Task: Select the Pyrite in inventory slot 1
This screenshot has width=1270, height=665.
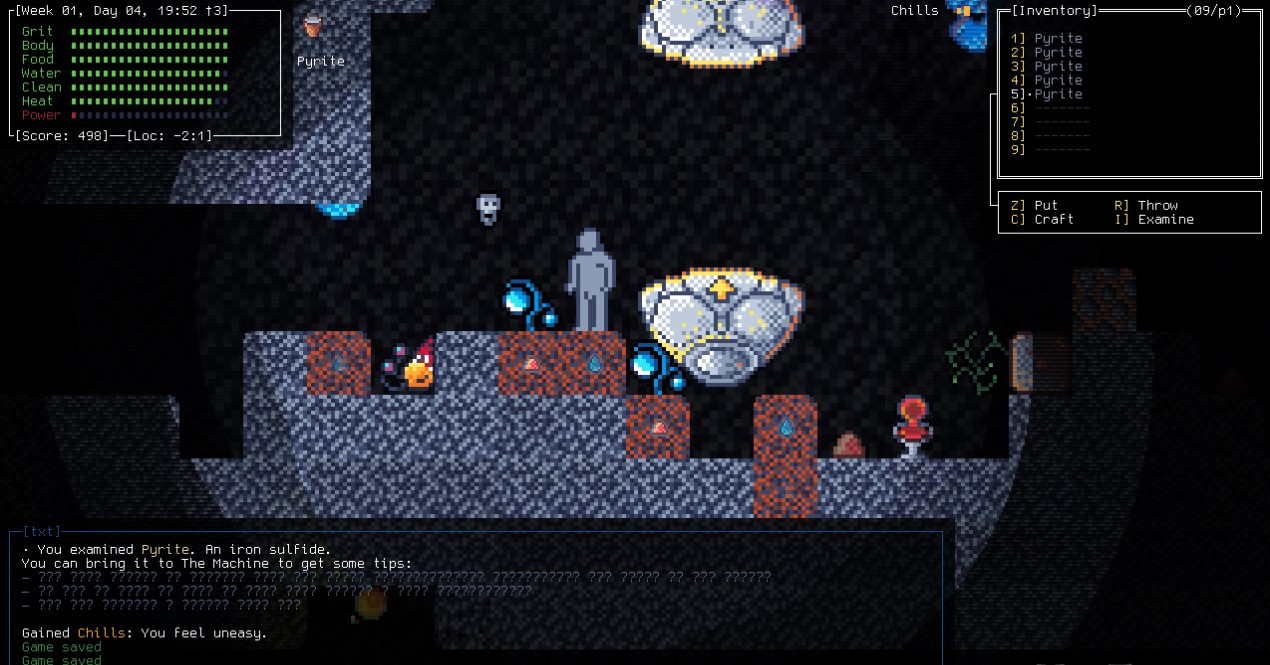Action: coord(1058,38)
